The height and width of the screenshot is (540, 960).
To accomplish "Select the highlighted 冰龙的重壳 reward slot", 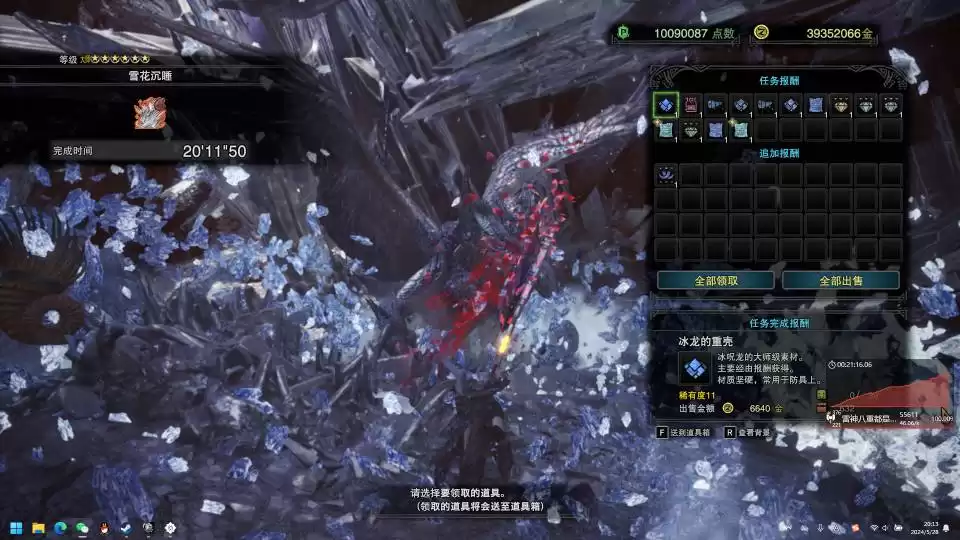I will click(666, 104).
